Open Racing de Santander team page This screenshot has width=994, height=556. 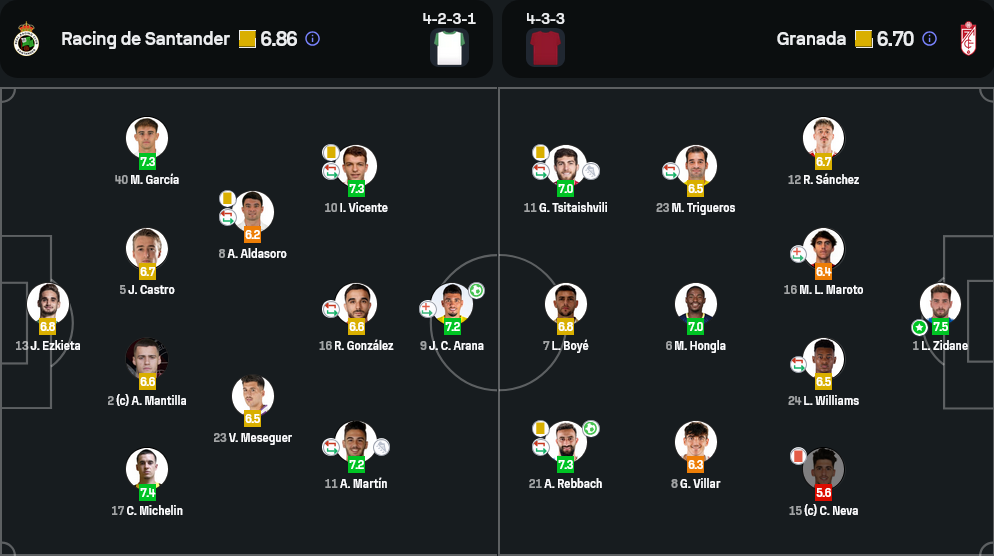point(145,39)
